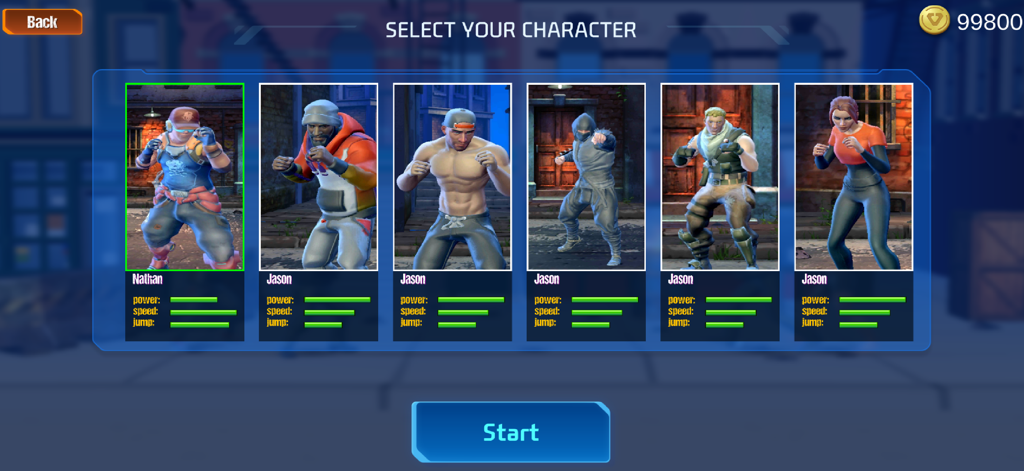
Task: Open the gold coin balance
Action: tap(969, 21)
